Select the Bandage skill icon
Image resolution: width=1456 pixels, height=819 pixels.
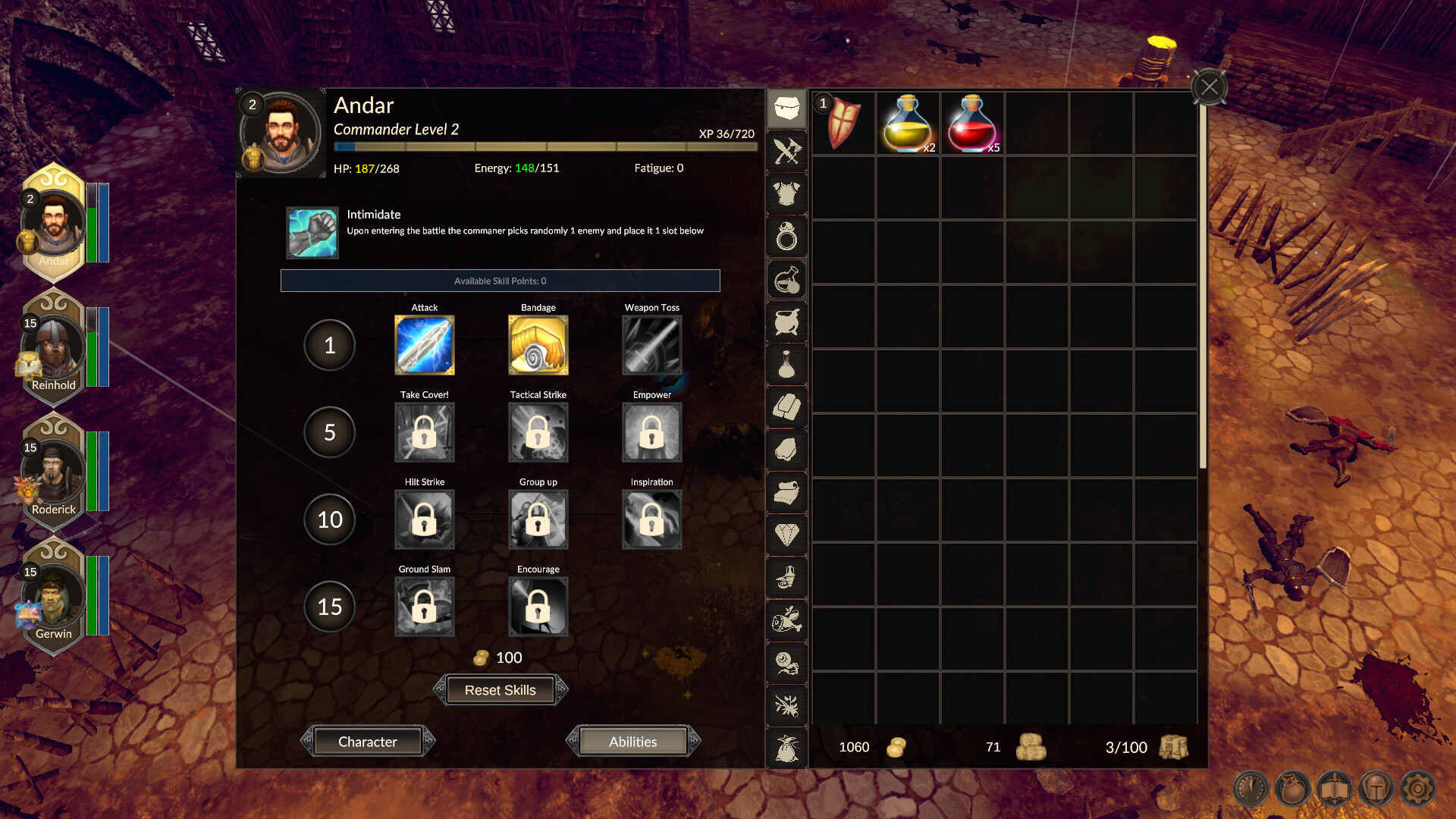click(x=538, y=345)
